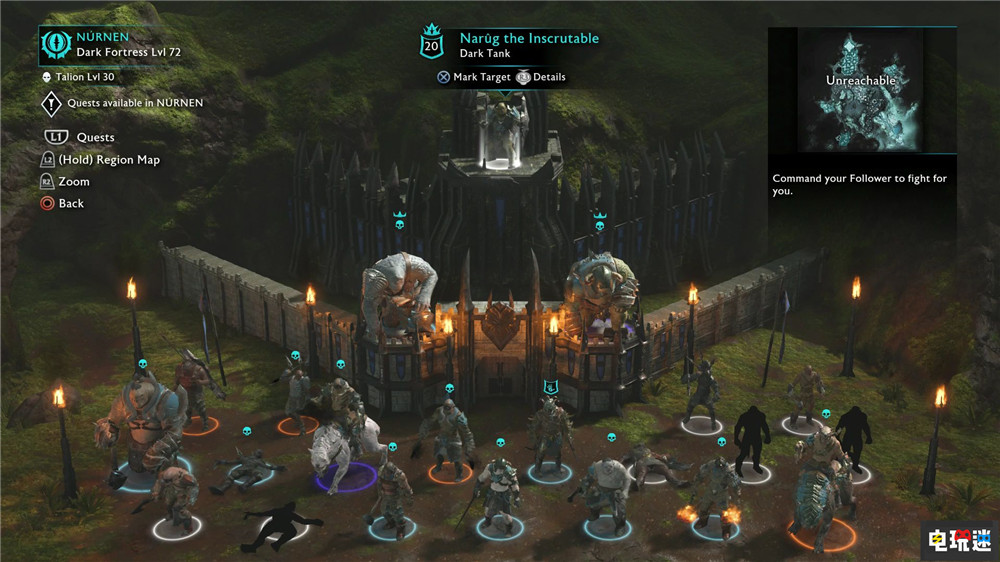Viewport: 1000px width, 562px height.
Task: Go Back from the army screen
Action: click(x=71, y=203)
